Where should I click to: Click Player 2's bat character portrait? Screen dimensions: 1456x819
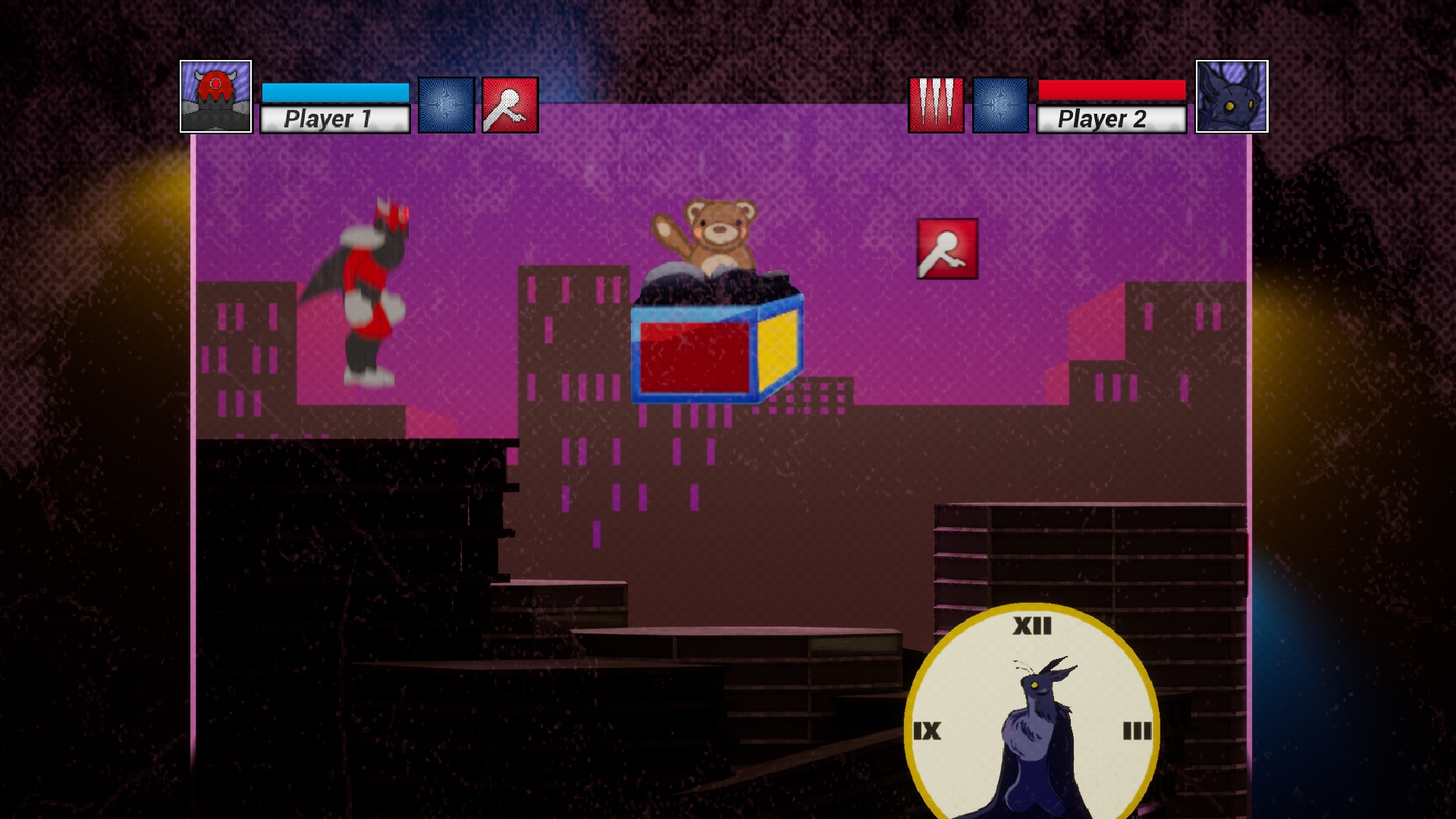[1232, 96]
